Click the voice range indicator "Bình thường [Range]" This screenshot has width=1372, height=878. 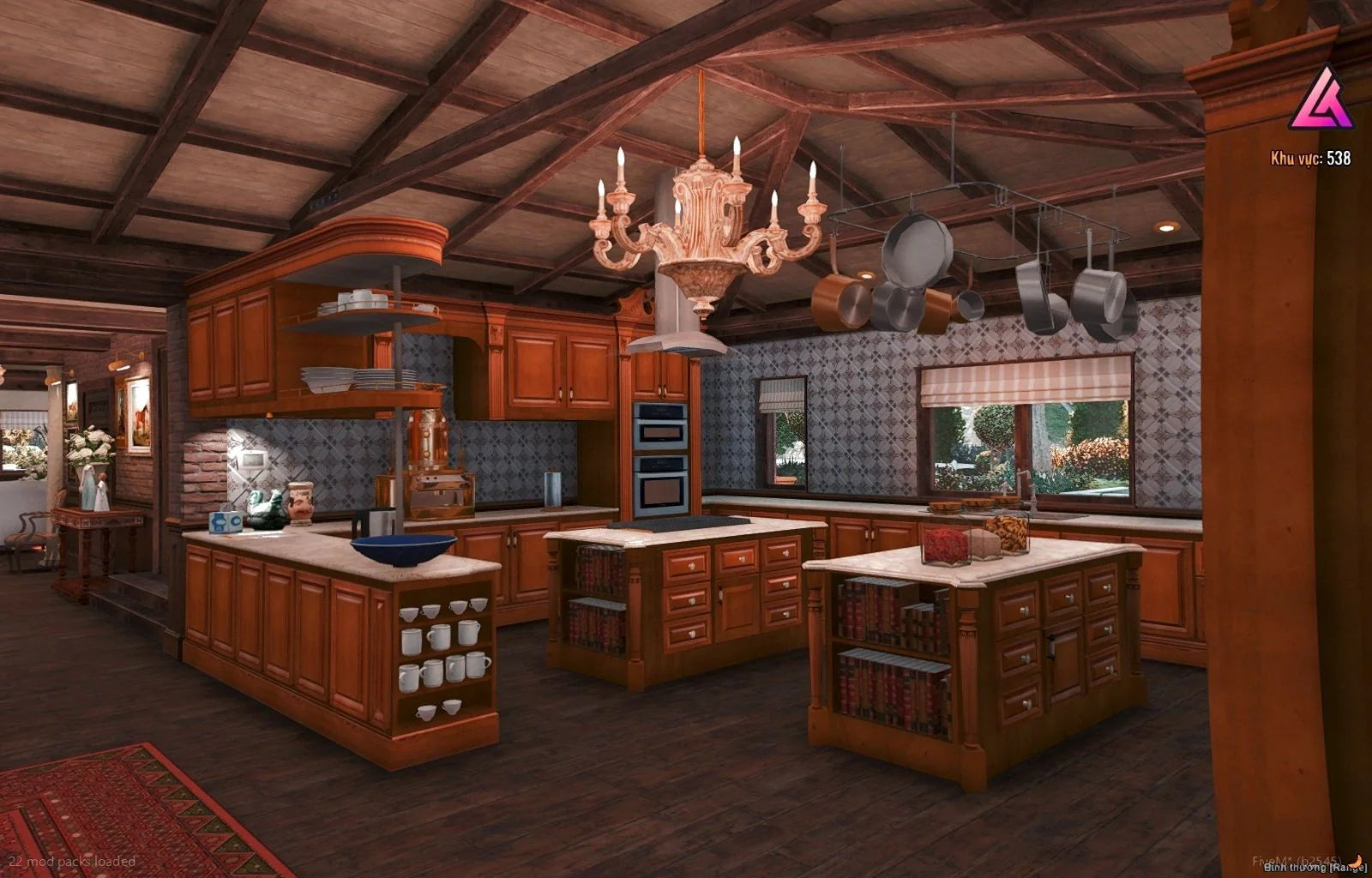[1315, 868]
